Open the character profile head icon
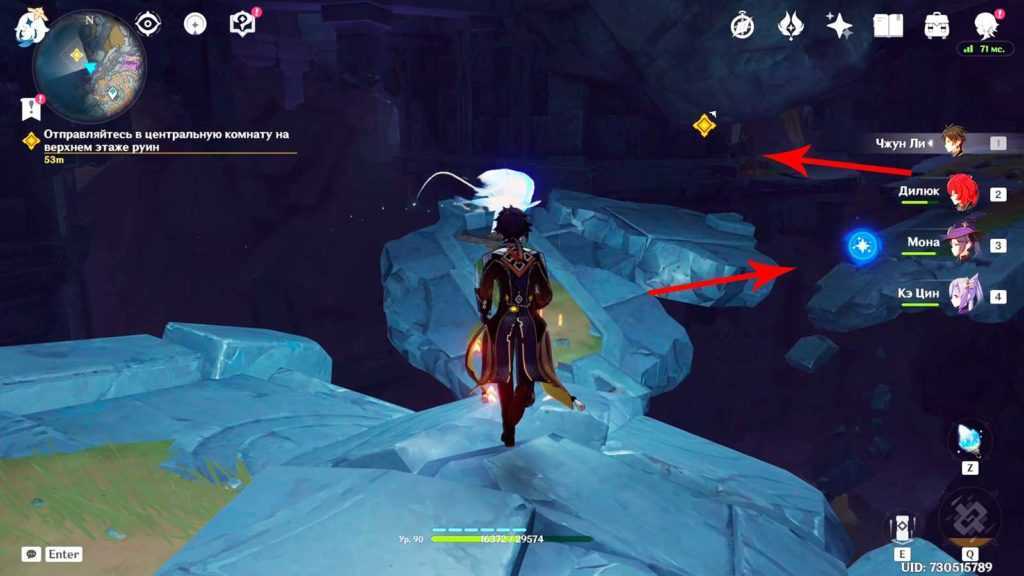Viewport: 1024px width, 576px height. [x=986, y=25]
